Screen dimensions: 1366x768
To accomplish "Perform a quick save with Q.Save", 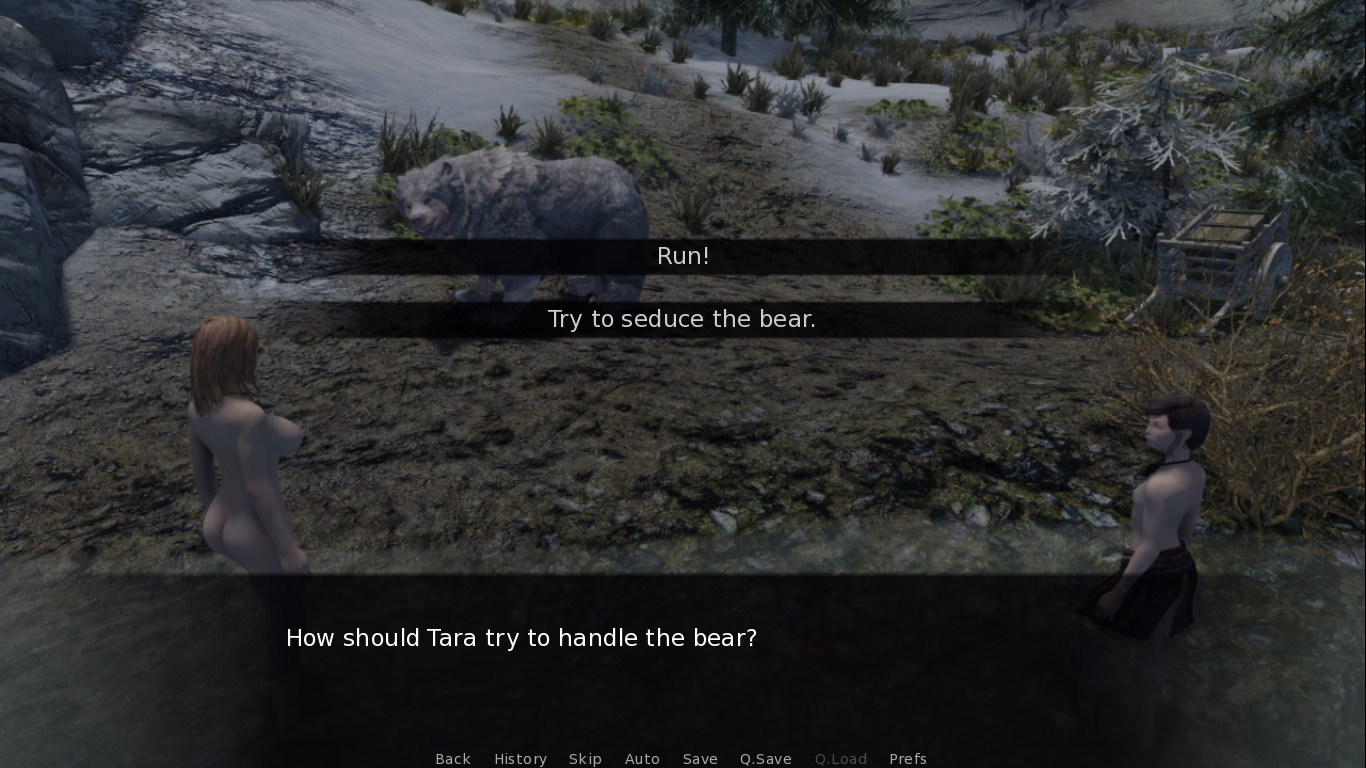I will (x=765, y=759).
